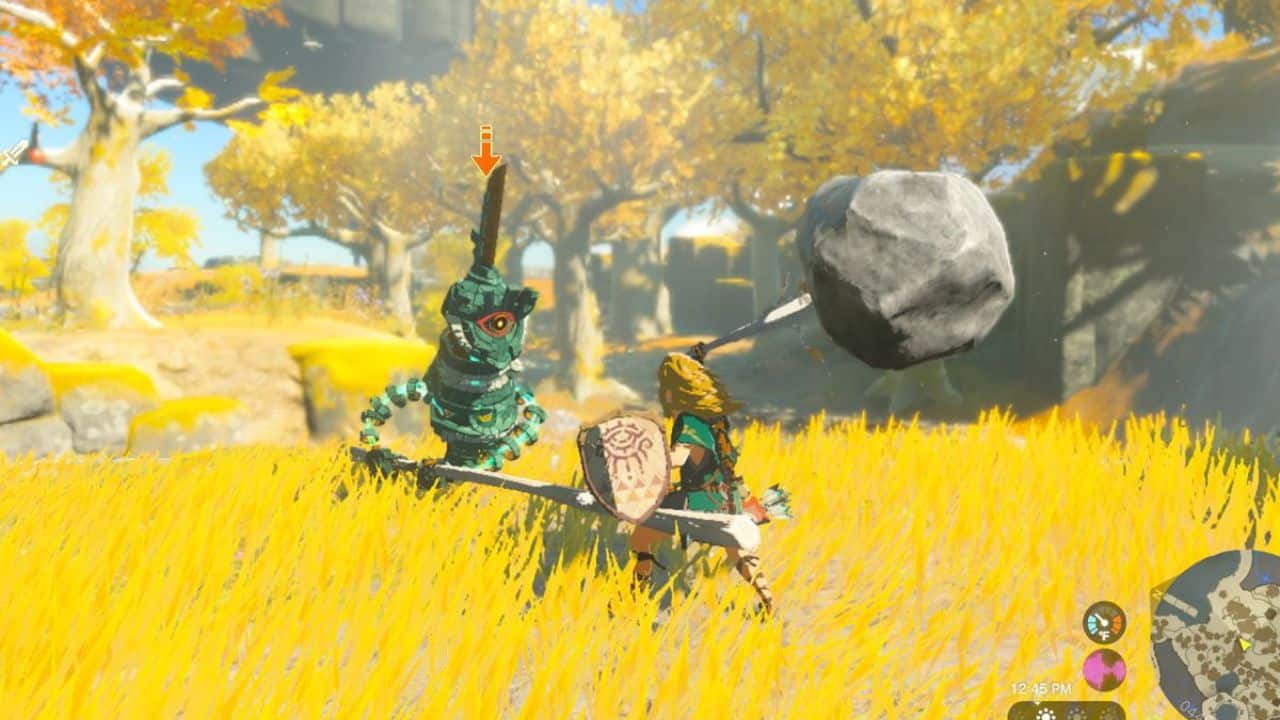Select the pink noise meter icon
The image size is (1280, 720).
pyautogui.click(x=1104, y=669)
